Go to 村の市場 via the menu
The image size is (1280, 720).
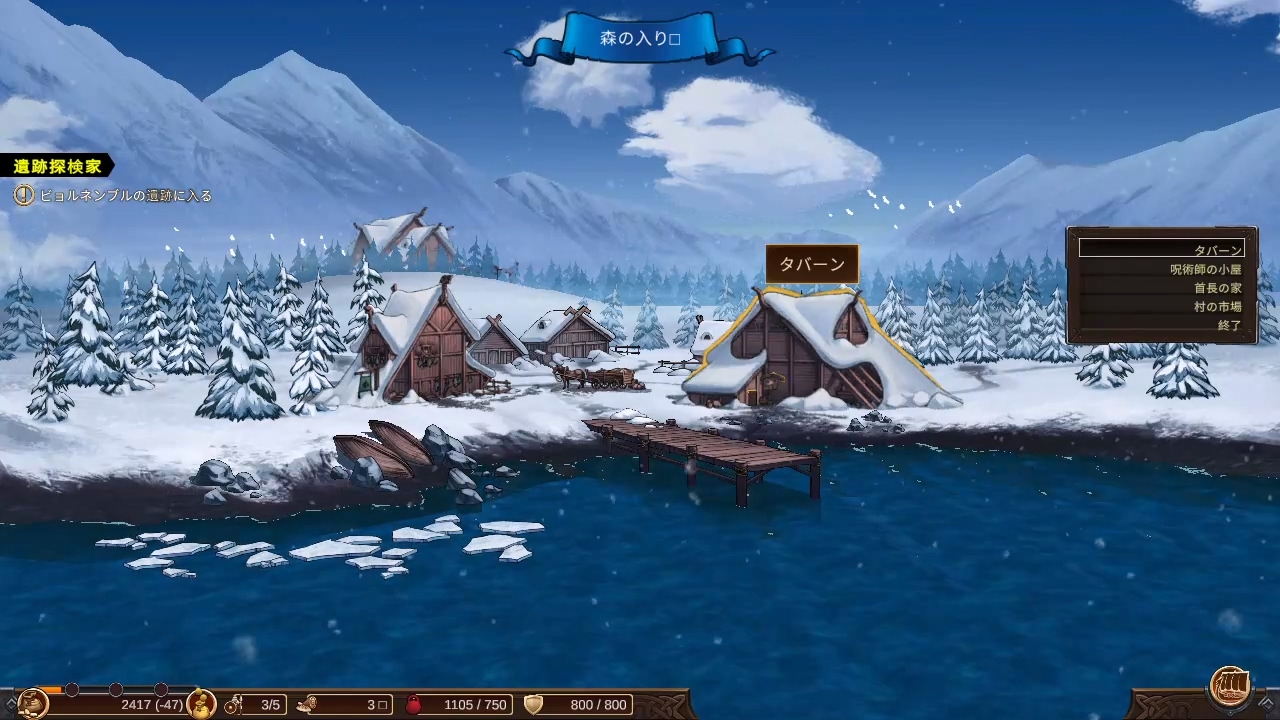1162,307
